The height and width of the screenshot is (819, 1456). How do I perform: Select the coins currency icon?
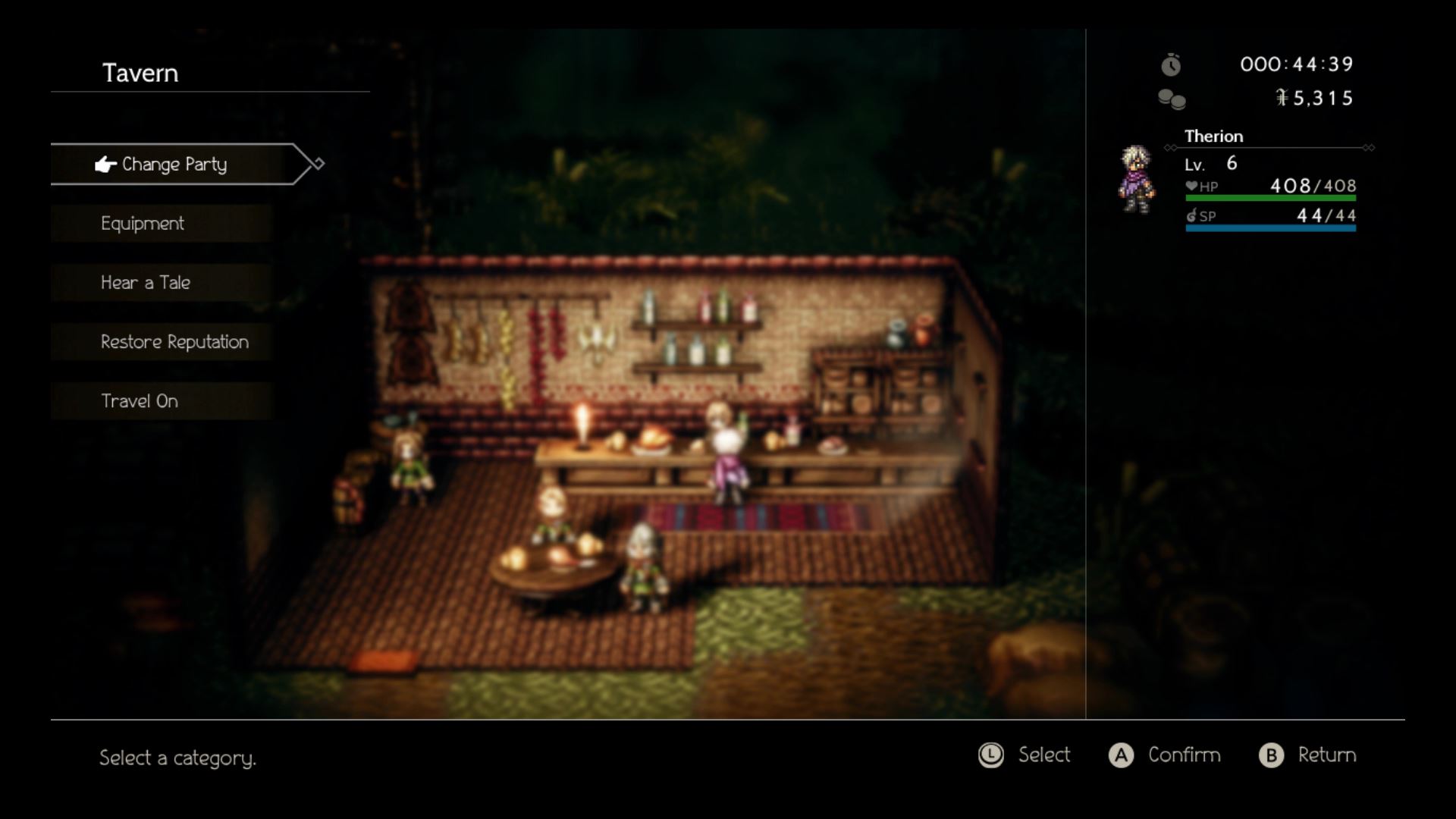1172,99
